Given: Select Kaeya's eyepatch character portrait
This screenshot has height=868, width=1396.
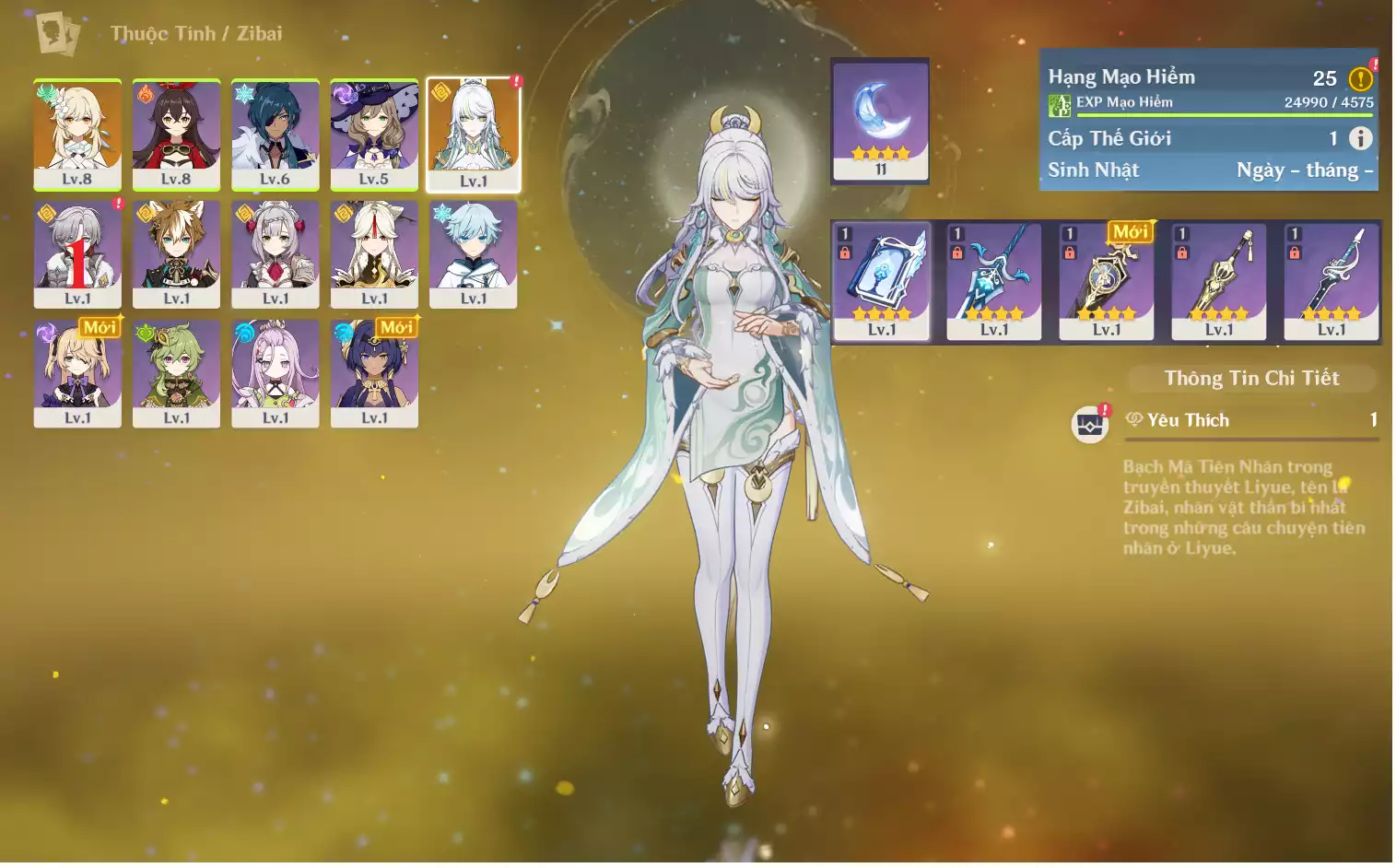Looking at the screenshot, I should coord(275,135).
